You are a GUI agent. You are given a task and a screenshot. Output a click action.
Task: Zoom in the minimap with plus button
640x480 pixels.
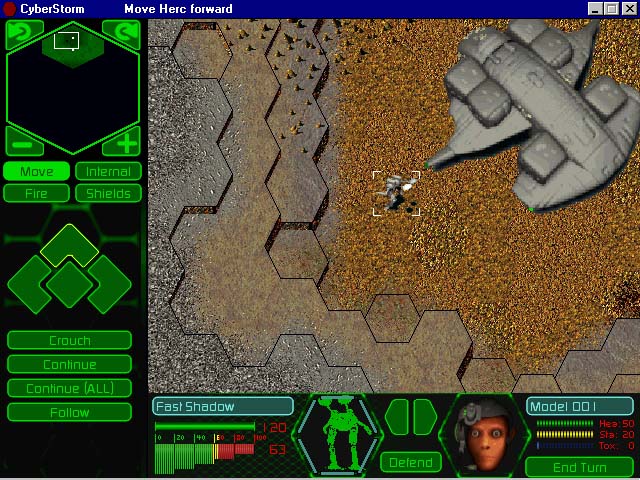pyautogui.click(x=126, y=143)
